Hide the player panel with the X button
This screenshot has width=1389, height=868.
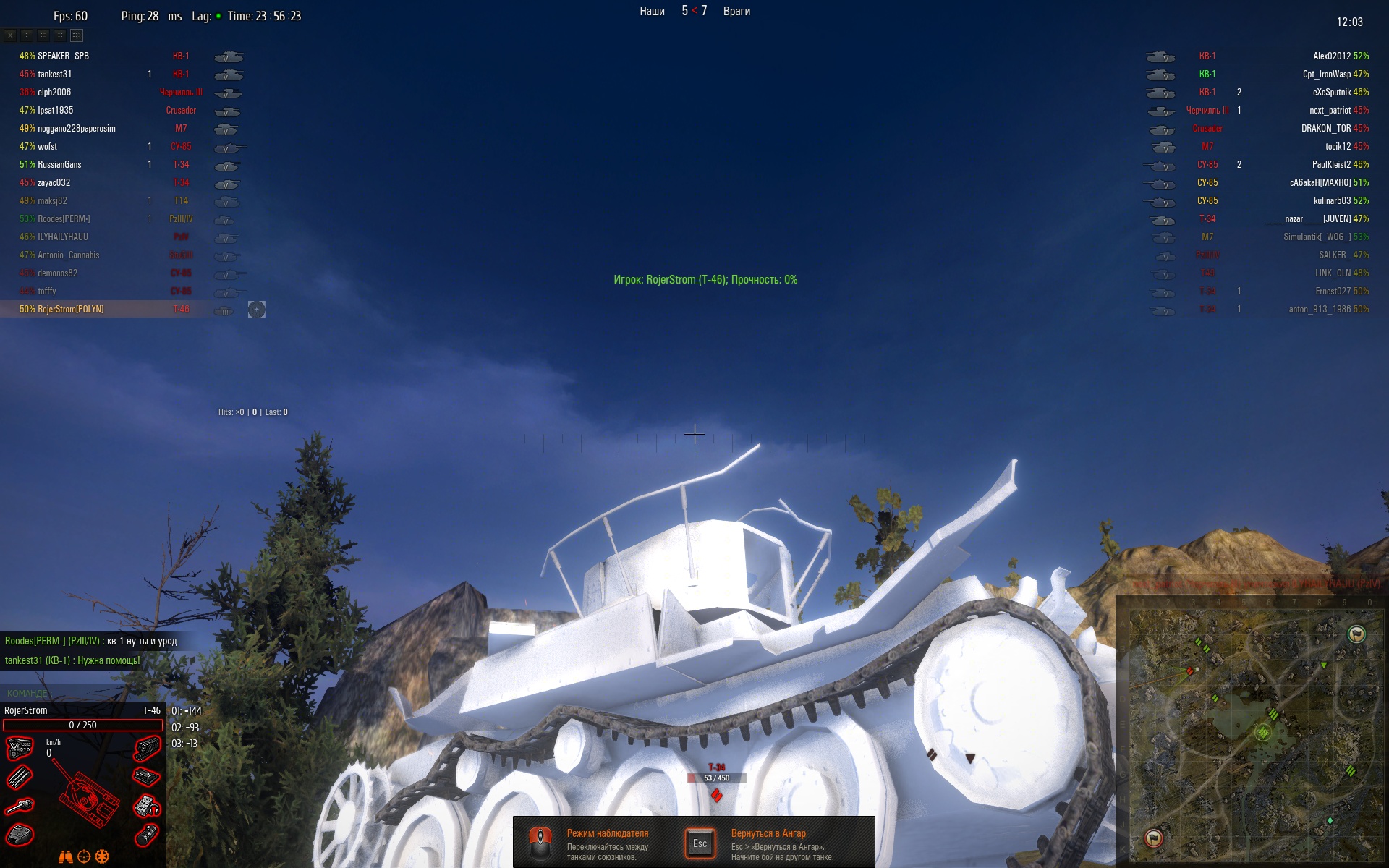click(x=10, y=35)
